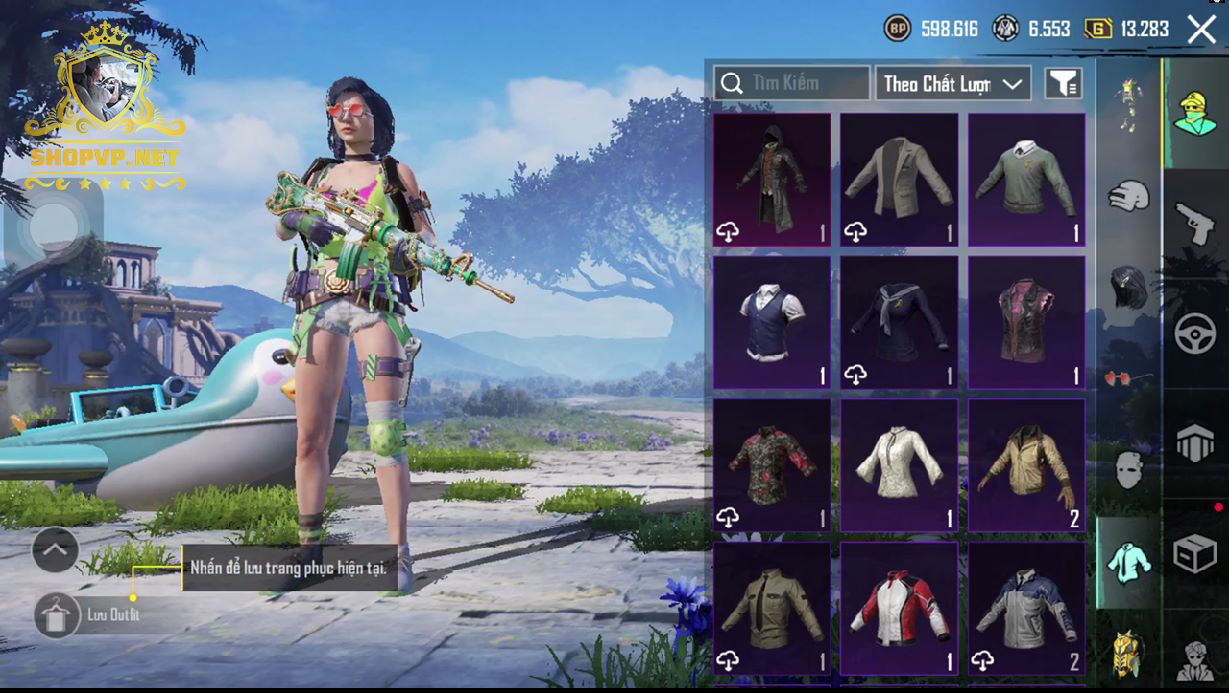Close the inventory with the X button
This screenshot has height=693, width=1229.
1201,29
